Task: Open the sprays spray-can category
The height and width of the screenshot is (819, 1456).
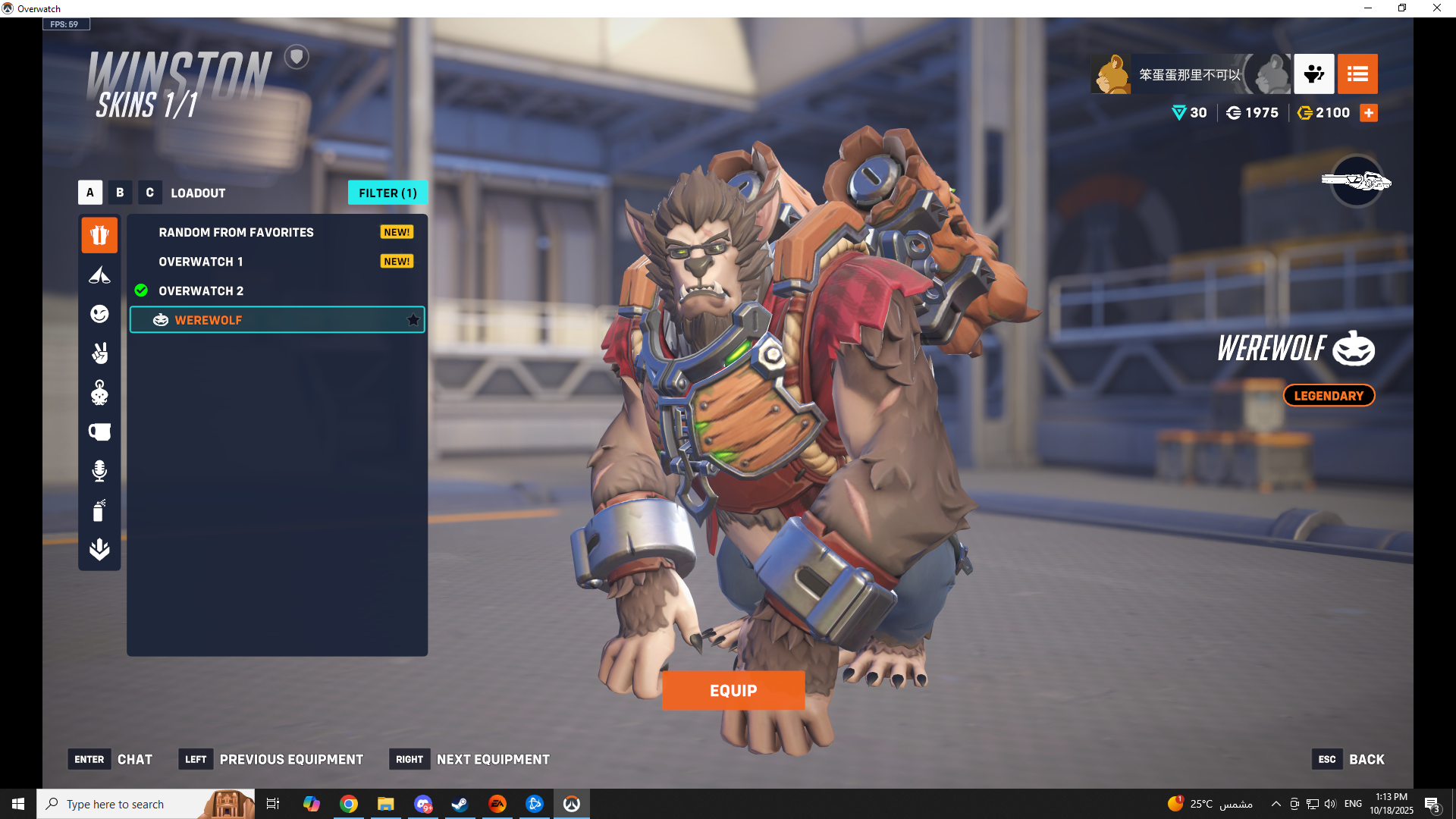Action: coord(99,510)
